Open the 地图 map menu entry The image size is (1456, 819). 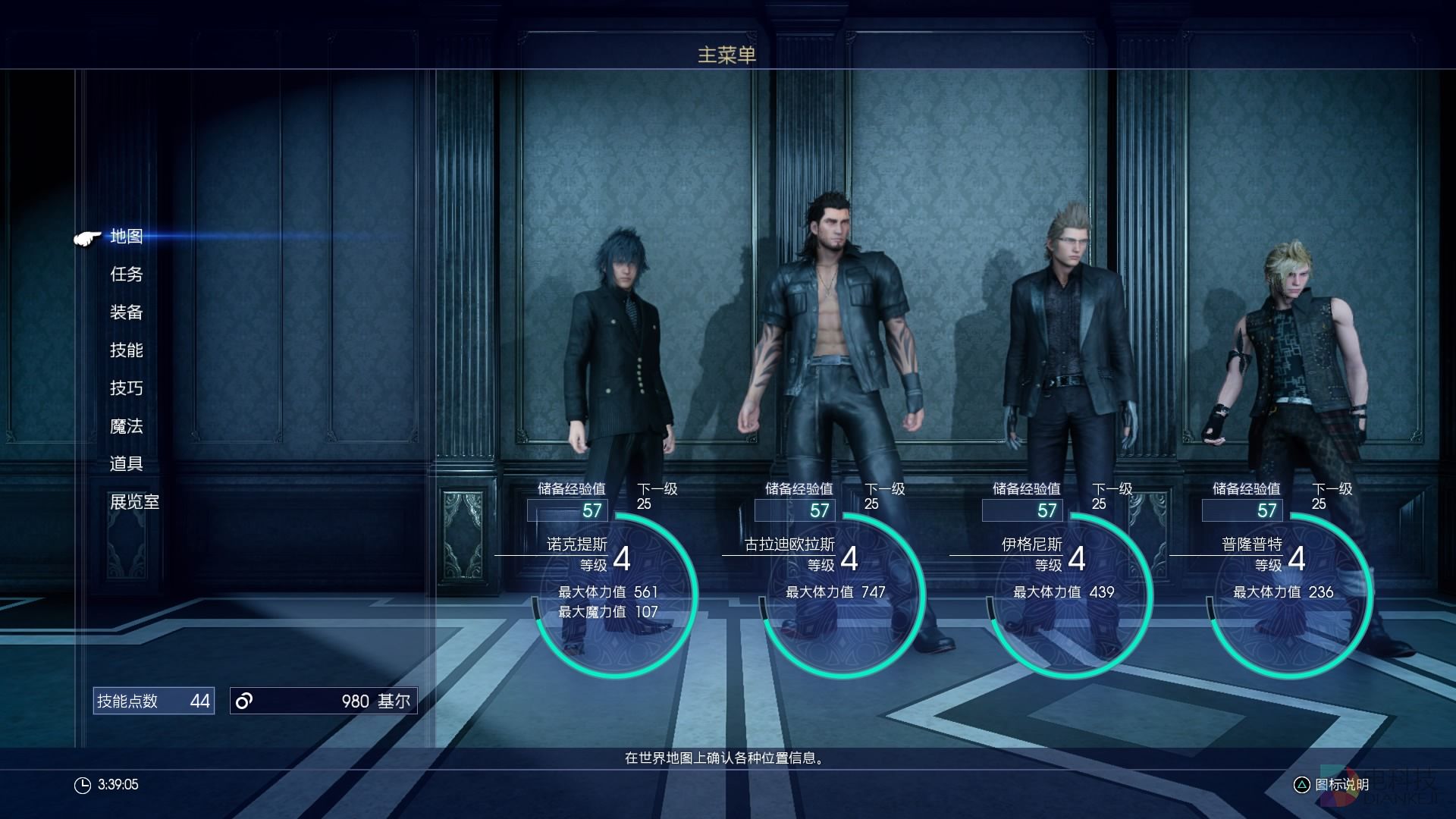click(x=127, y=237)
